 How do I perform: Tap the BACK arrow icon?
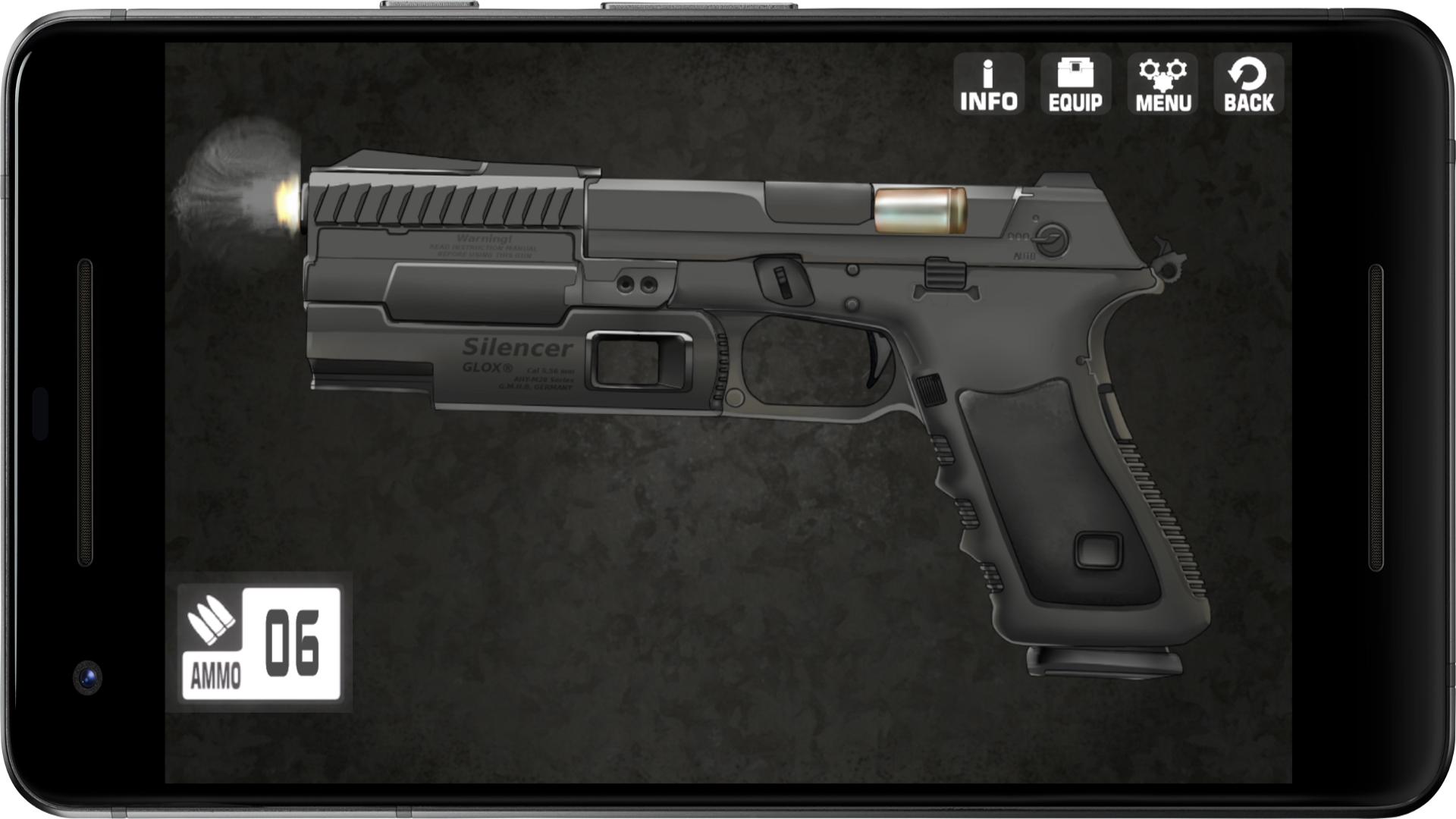pos(1250,82)
